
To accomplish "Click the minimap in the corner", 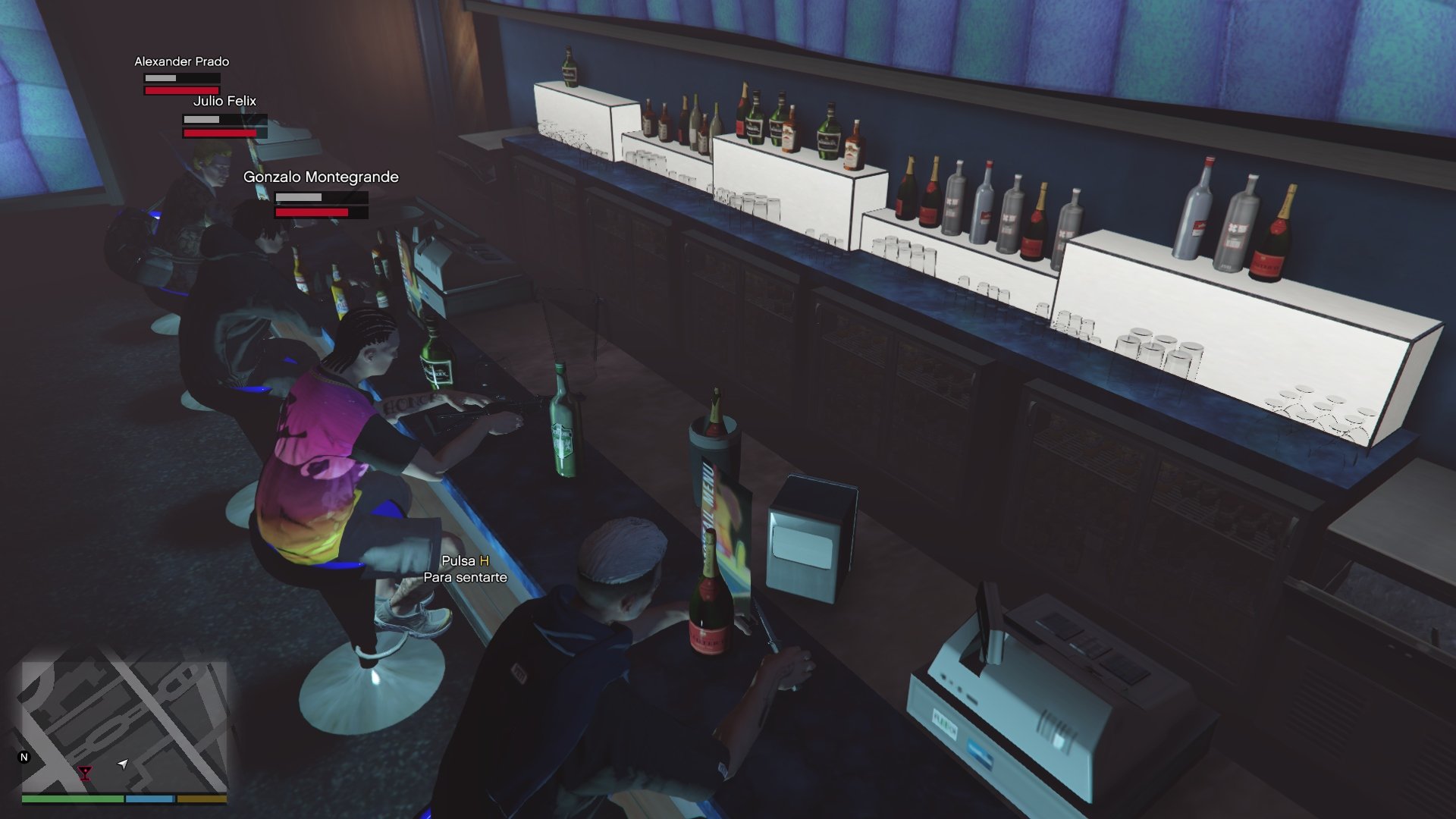I will point(124,726).
